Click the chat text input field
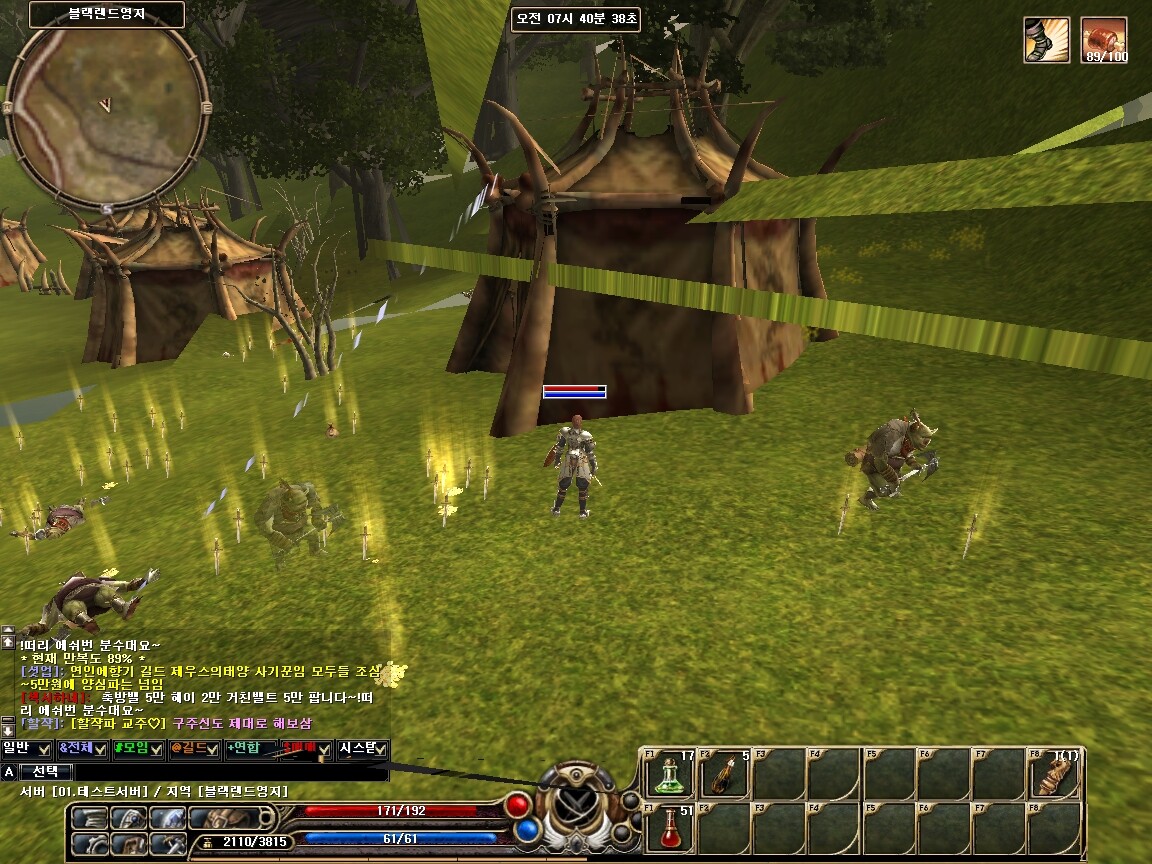The image size is (1152, 864). tap(230, 772)
